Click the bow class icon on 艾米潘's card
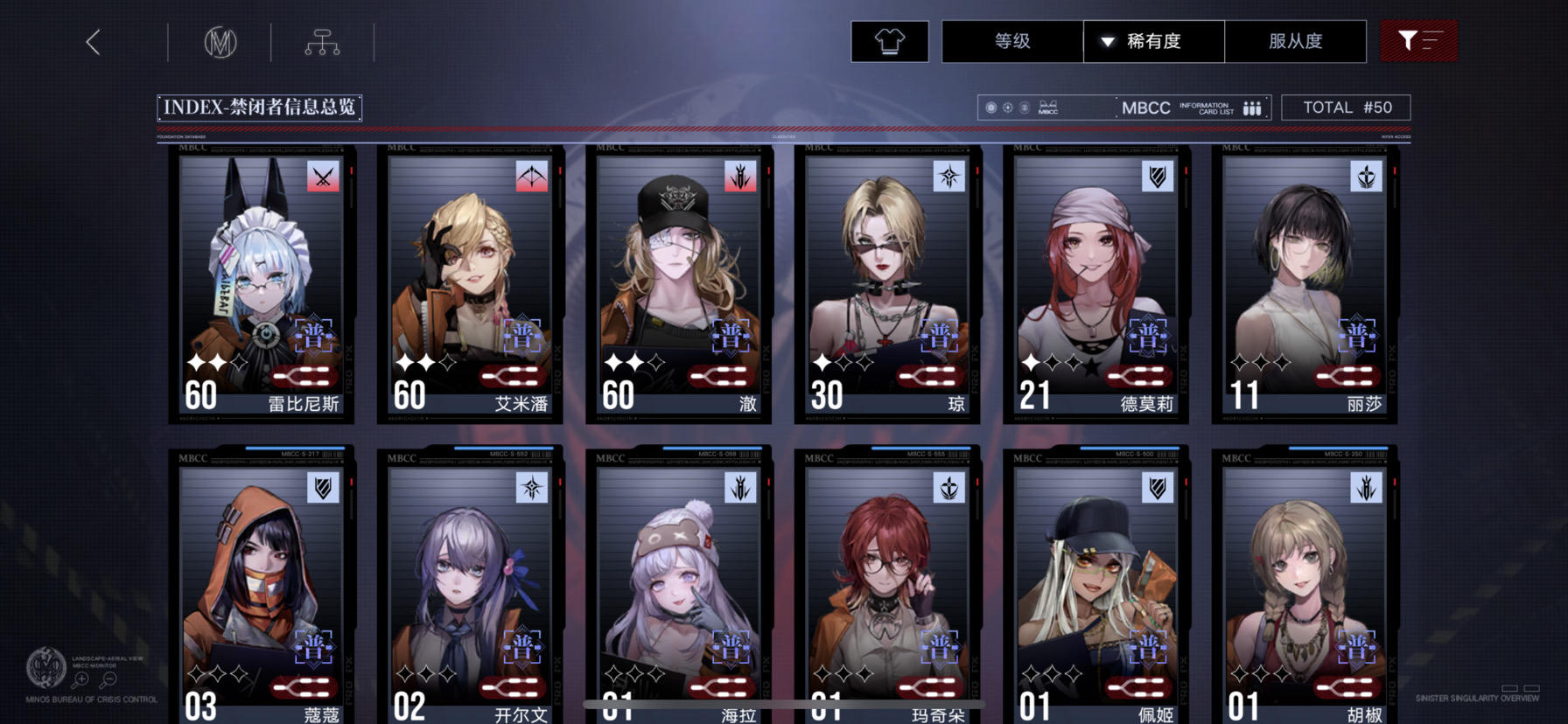Viewport: 1568px width, 724px height. pos(531,175)
